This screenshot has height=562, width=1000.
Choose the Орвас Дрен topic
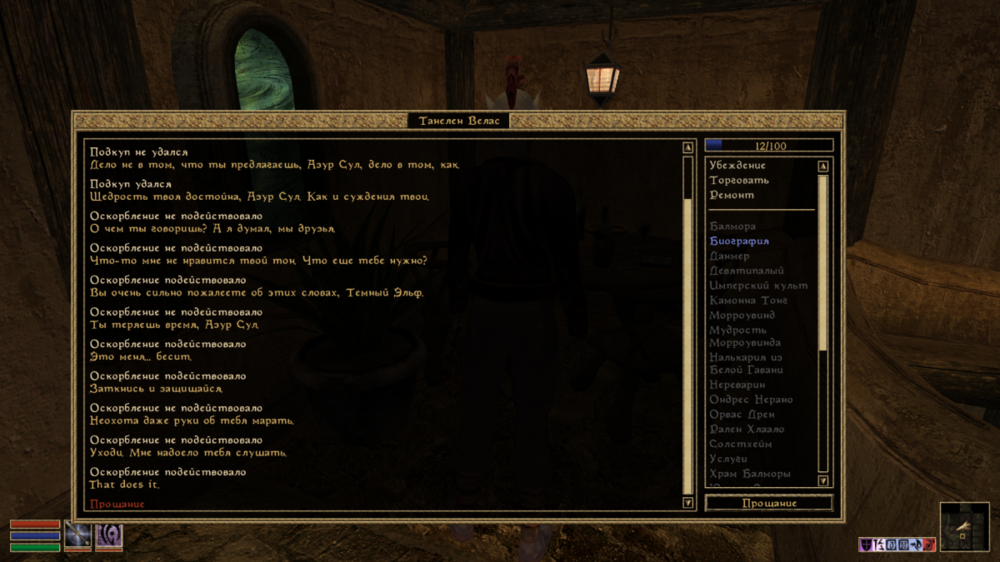[x=741, y=415]
